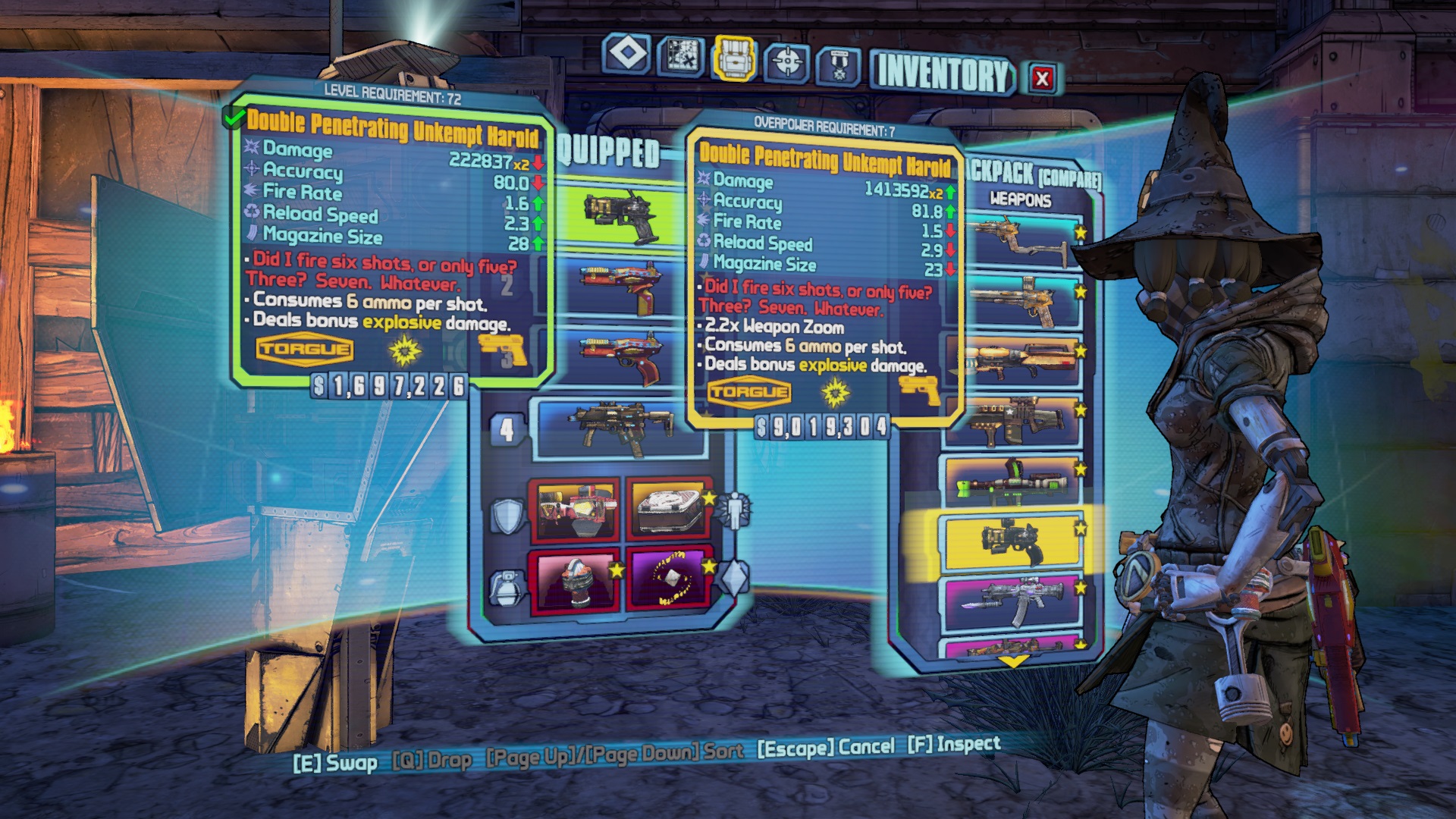
Task: Select the equipped shield item
Action: click(574, 509)
